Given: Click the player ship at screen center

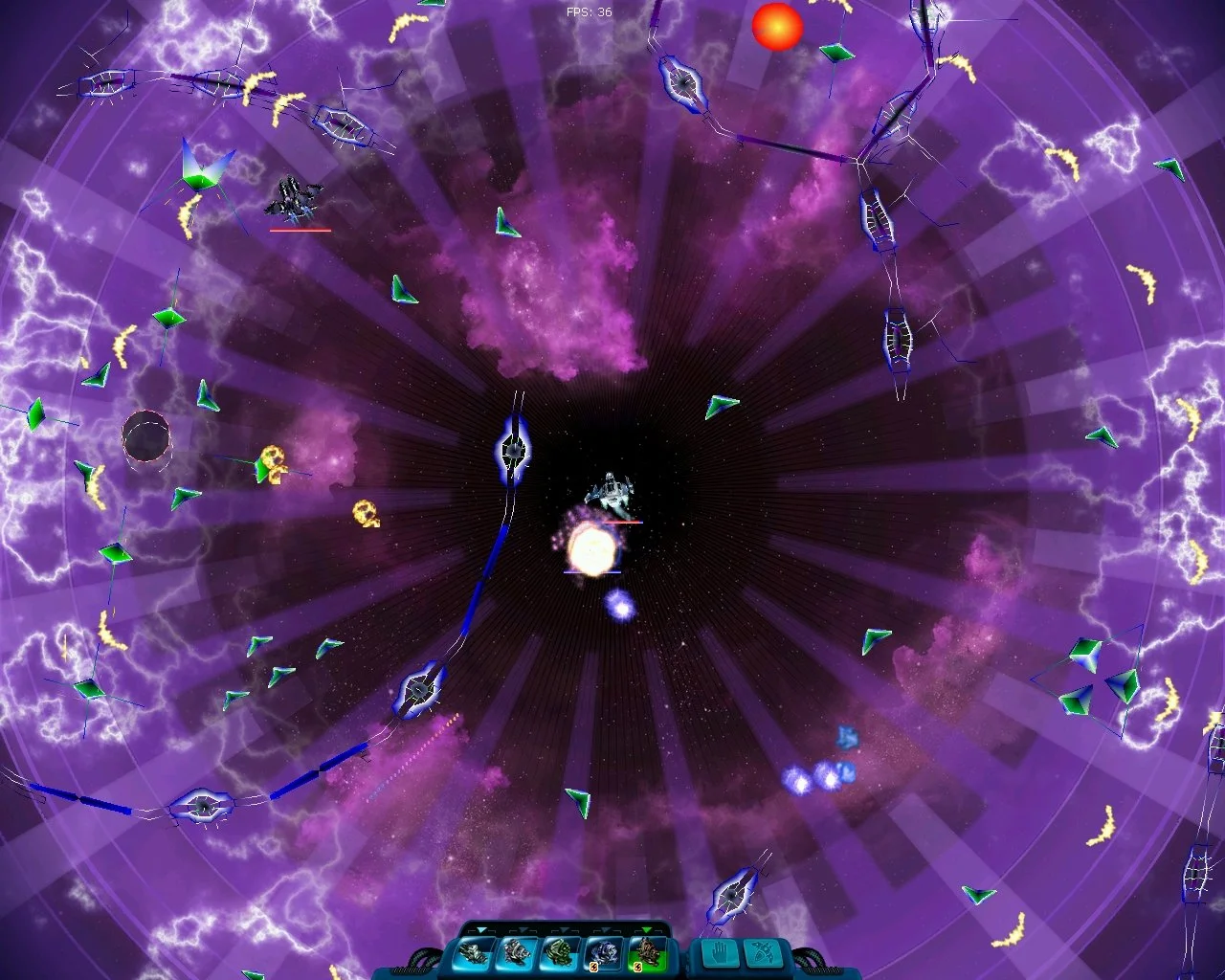Looking at the screenshot, I should 610,493.
